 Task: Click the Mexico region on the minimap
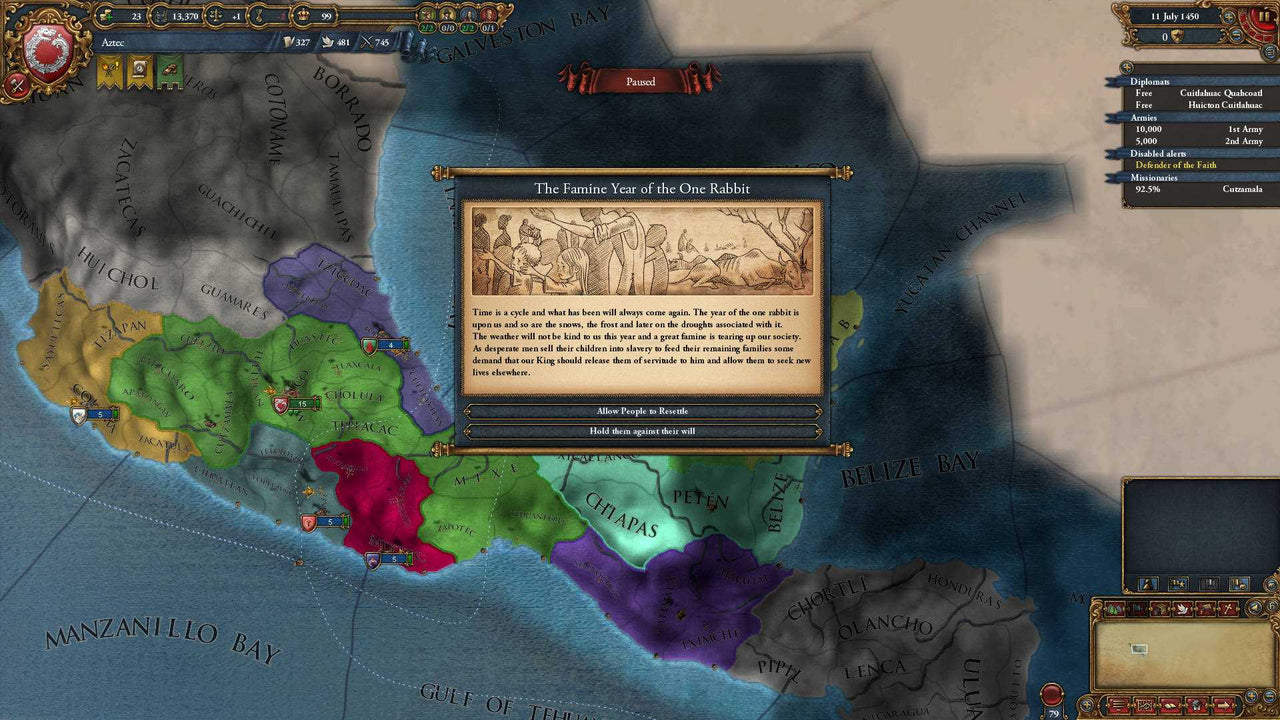[x=1139, y=648]
